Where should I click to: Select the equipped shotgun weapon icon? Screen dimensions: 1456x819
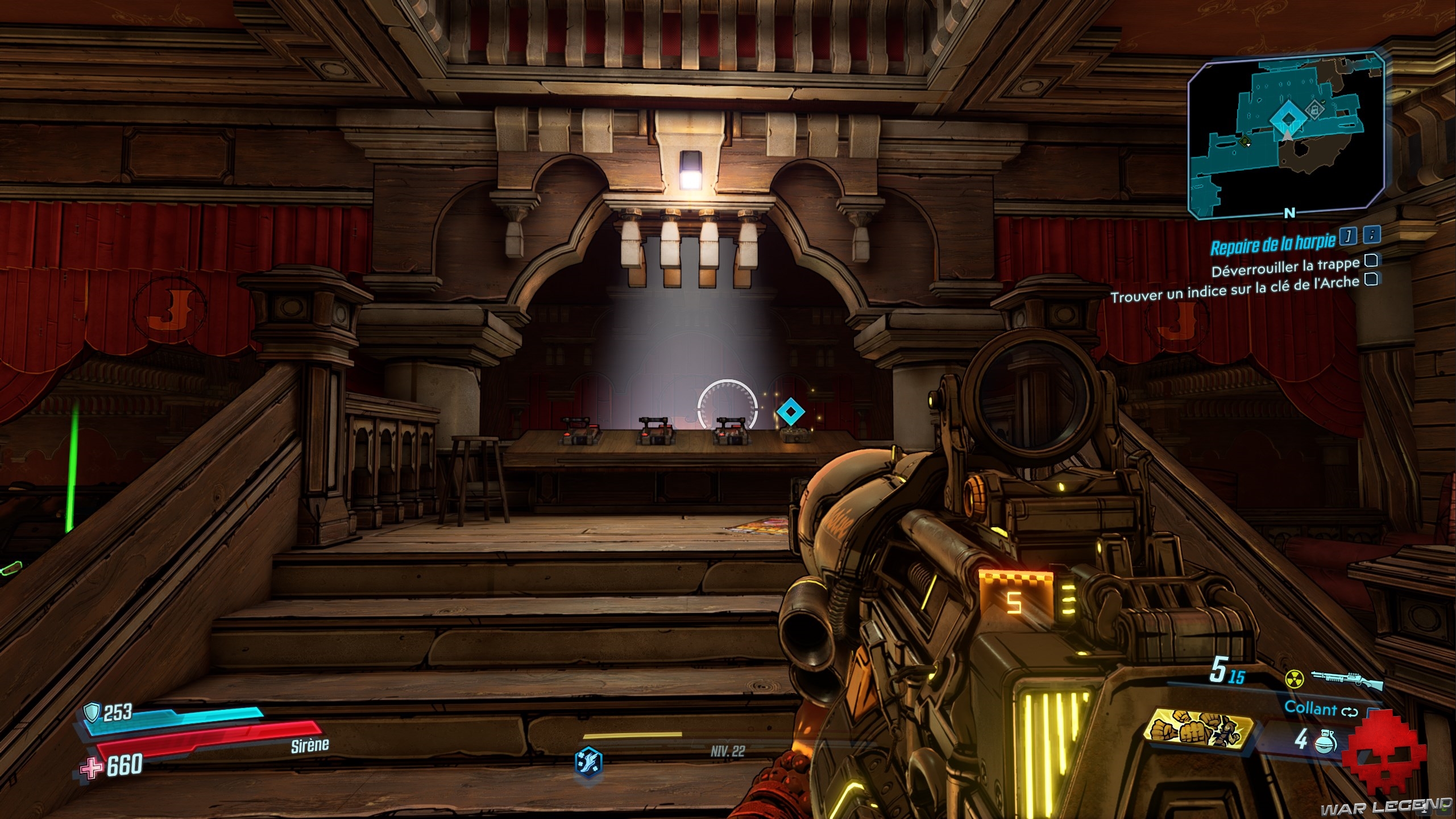click(x=1346, y=678)
